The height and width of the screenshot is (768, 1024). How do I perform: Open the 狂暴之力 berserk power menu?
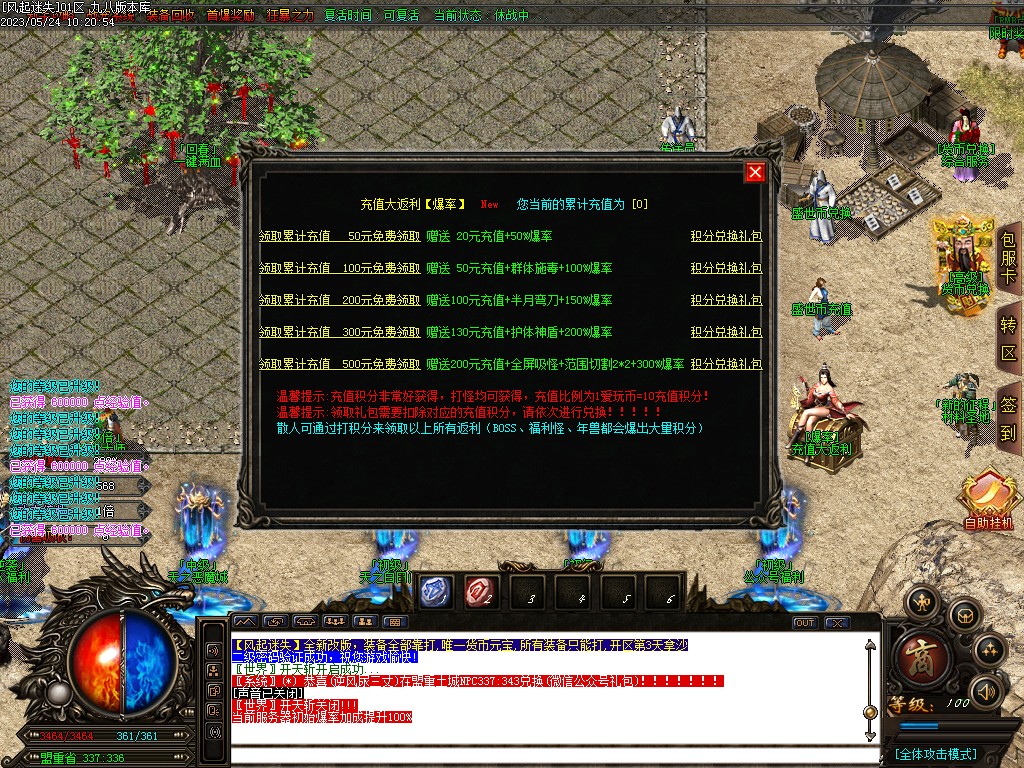click(x=289, y=16)
